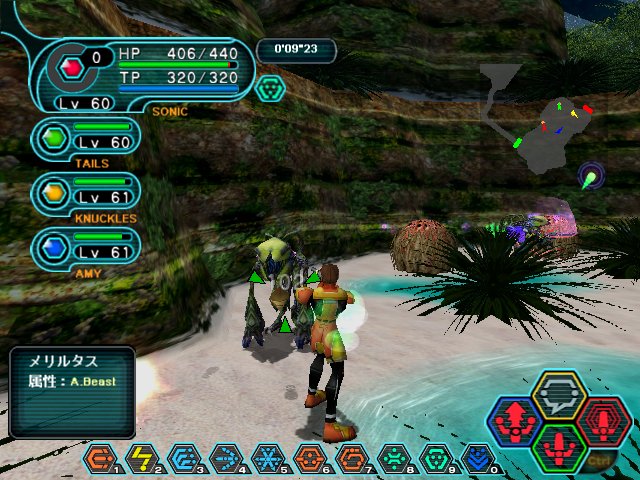Select the yellow lightning bolt technique icon
Screen dimensions: 640x480
point(142,458)
